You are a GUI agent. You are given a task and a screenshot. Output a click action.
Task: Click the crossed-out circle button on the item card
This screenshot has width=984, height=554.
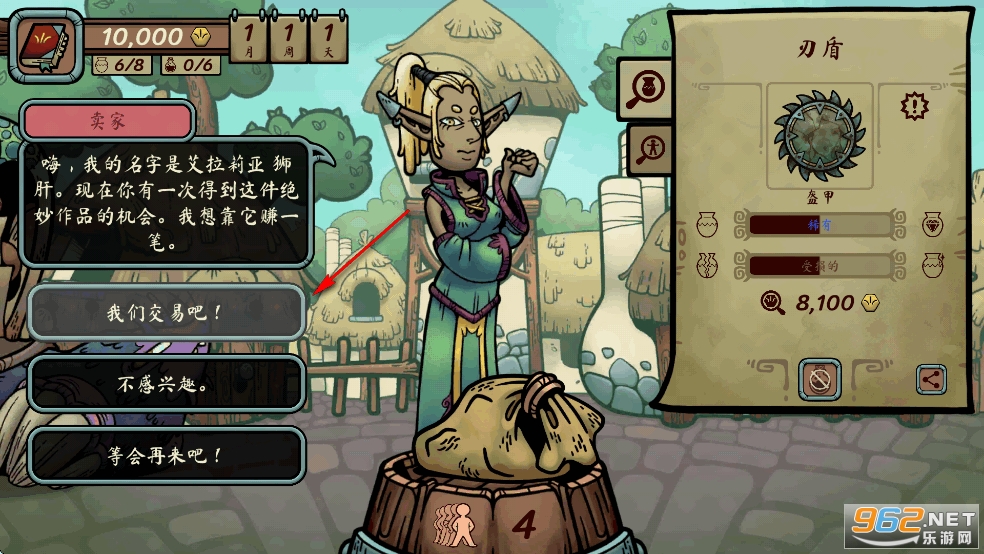pyautogui.click(x=819, y=380)
